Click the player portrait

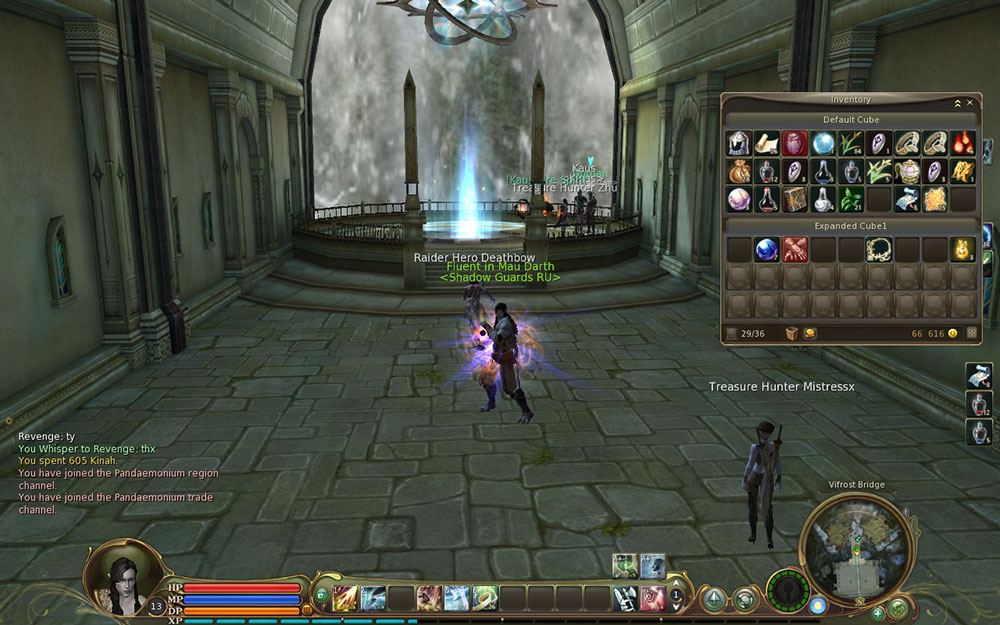[x=124, y=577]
